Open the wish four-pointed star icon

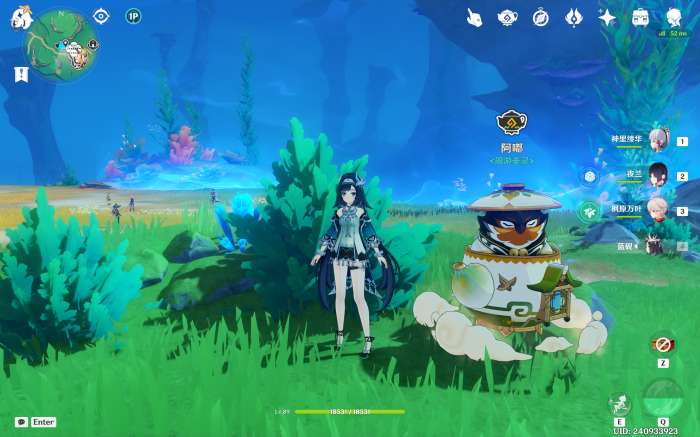[607, 17]
